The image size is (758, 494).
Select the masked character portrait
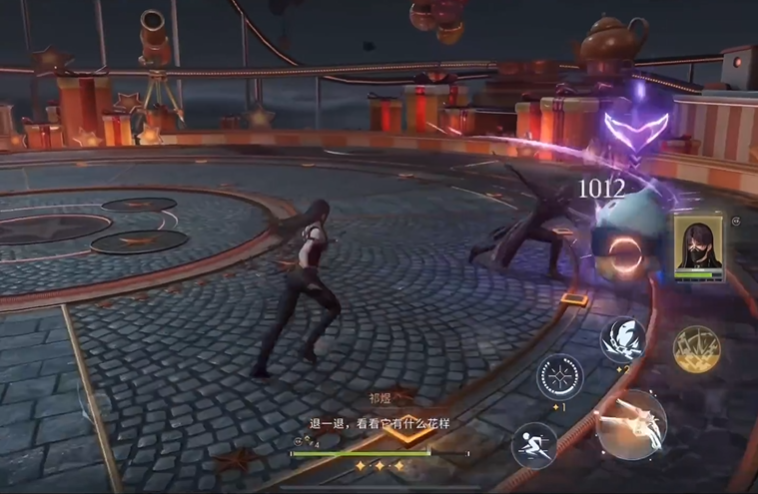pos(698,244)
